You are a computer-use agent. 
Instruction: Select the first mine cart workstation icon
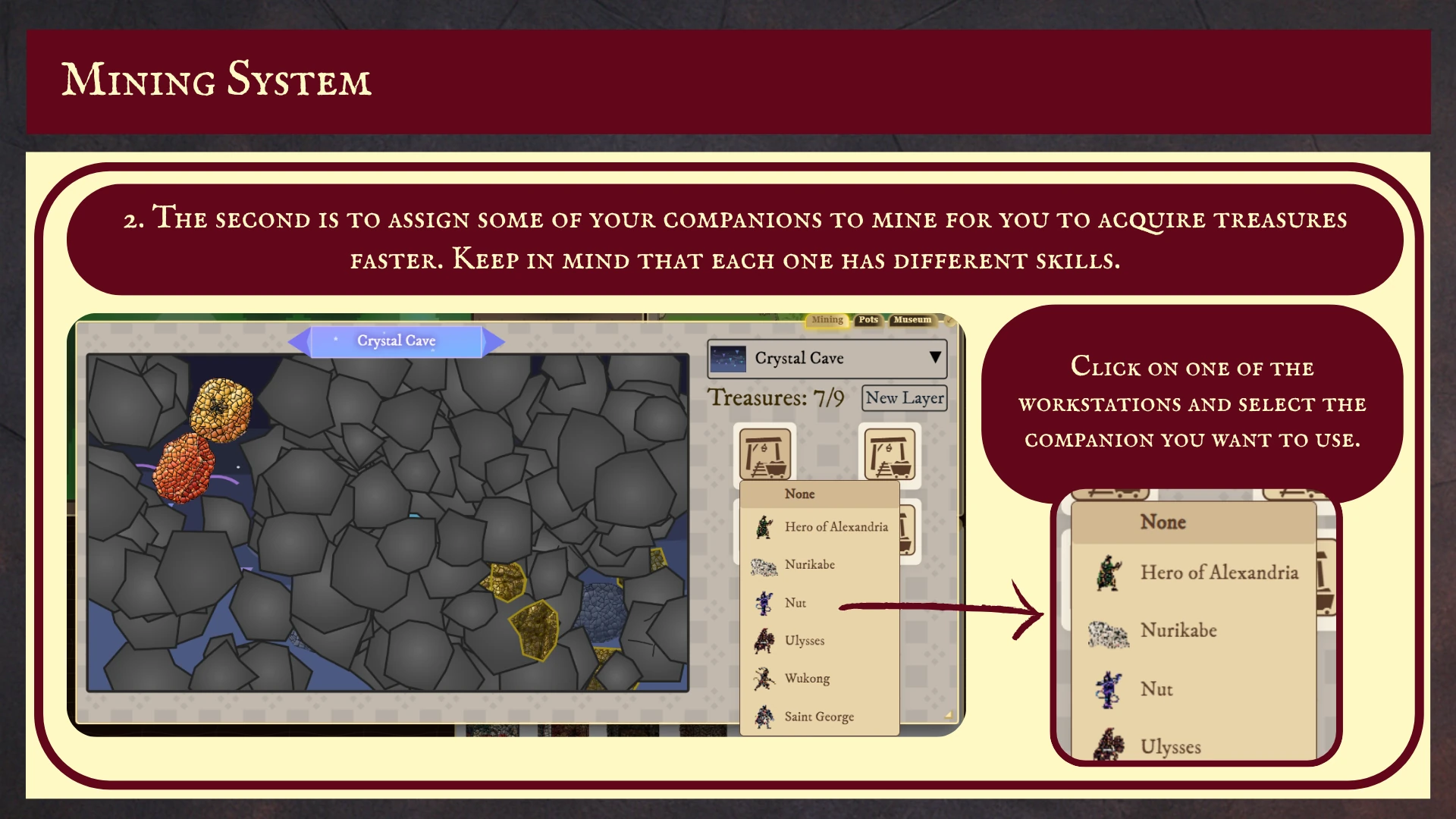click(766, 455)
